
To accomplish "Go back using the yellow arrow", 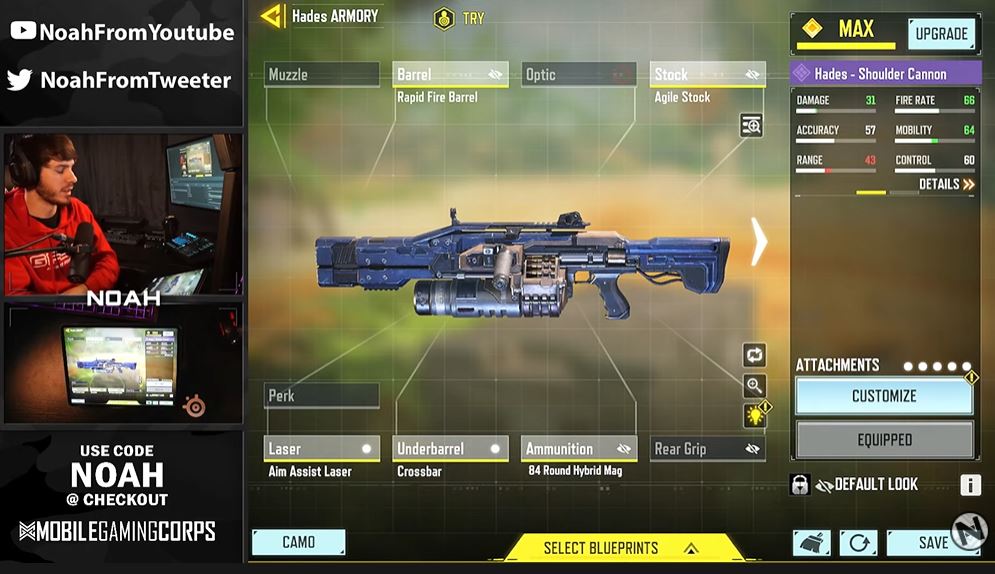I will 269,16.
